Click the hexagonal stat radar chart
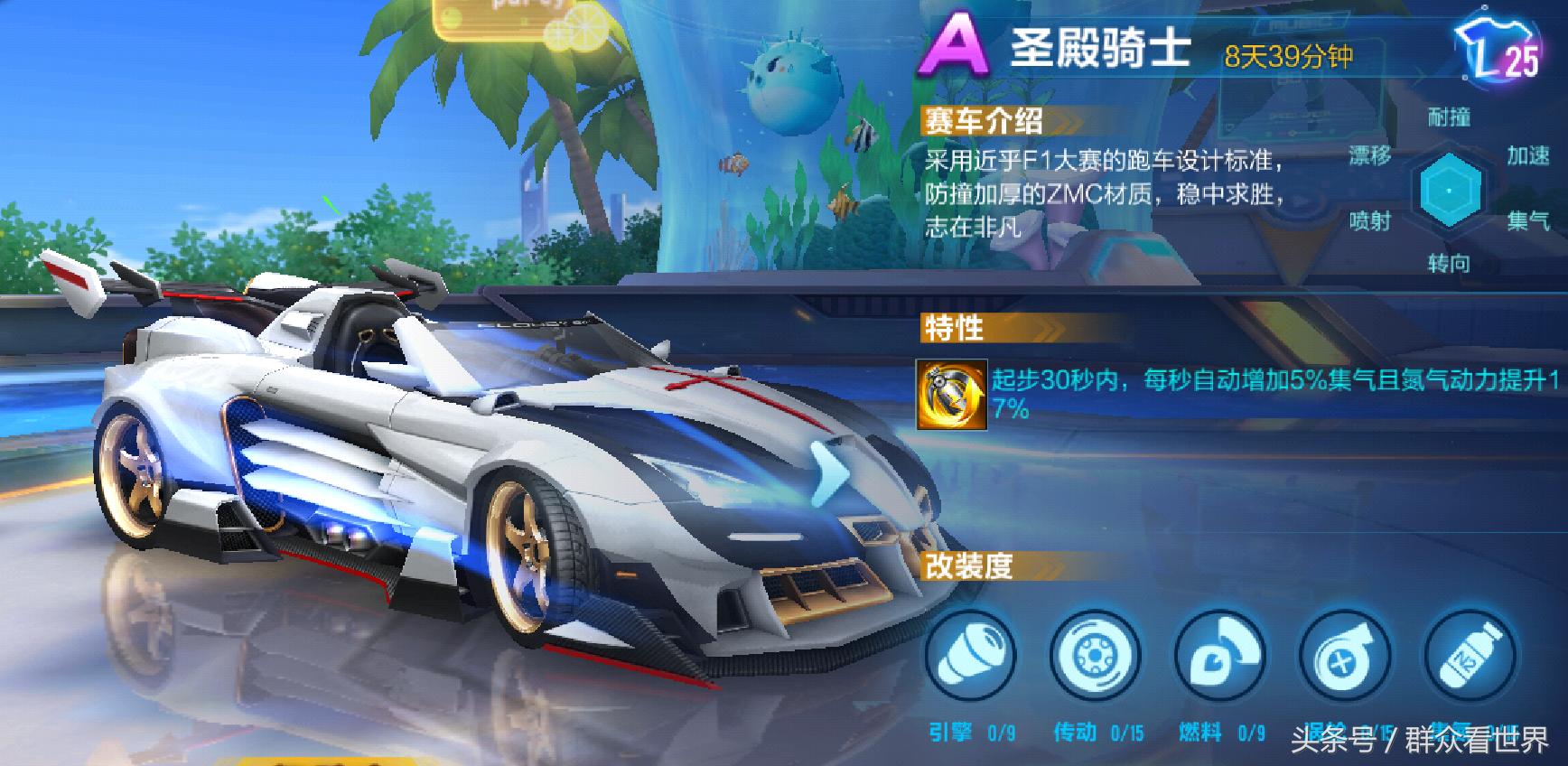The image size is (1568, 766). click(x=1450, y=191)
